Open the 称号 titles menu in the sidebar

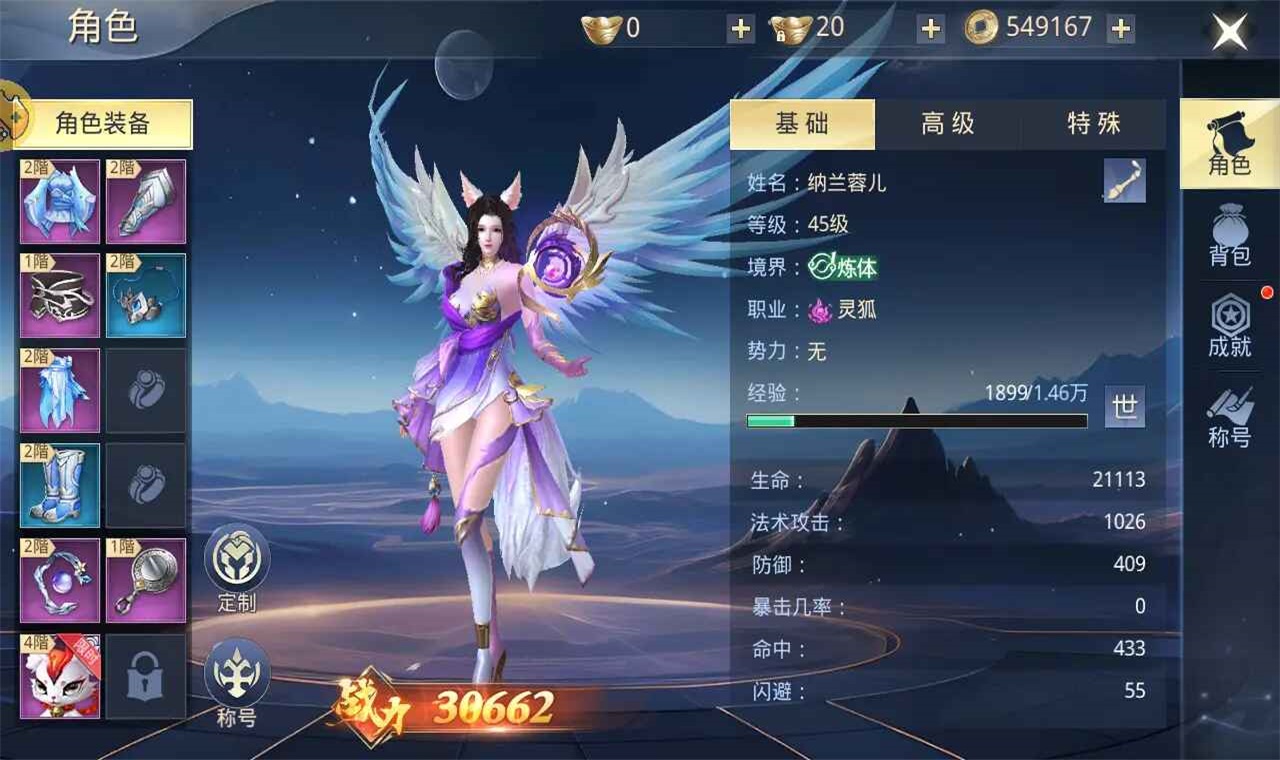(x=1229, y=417)
